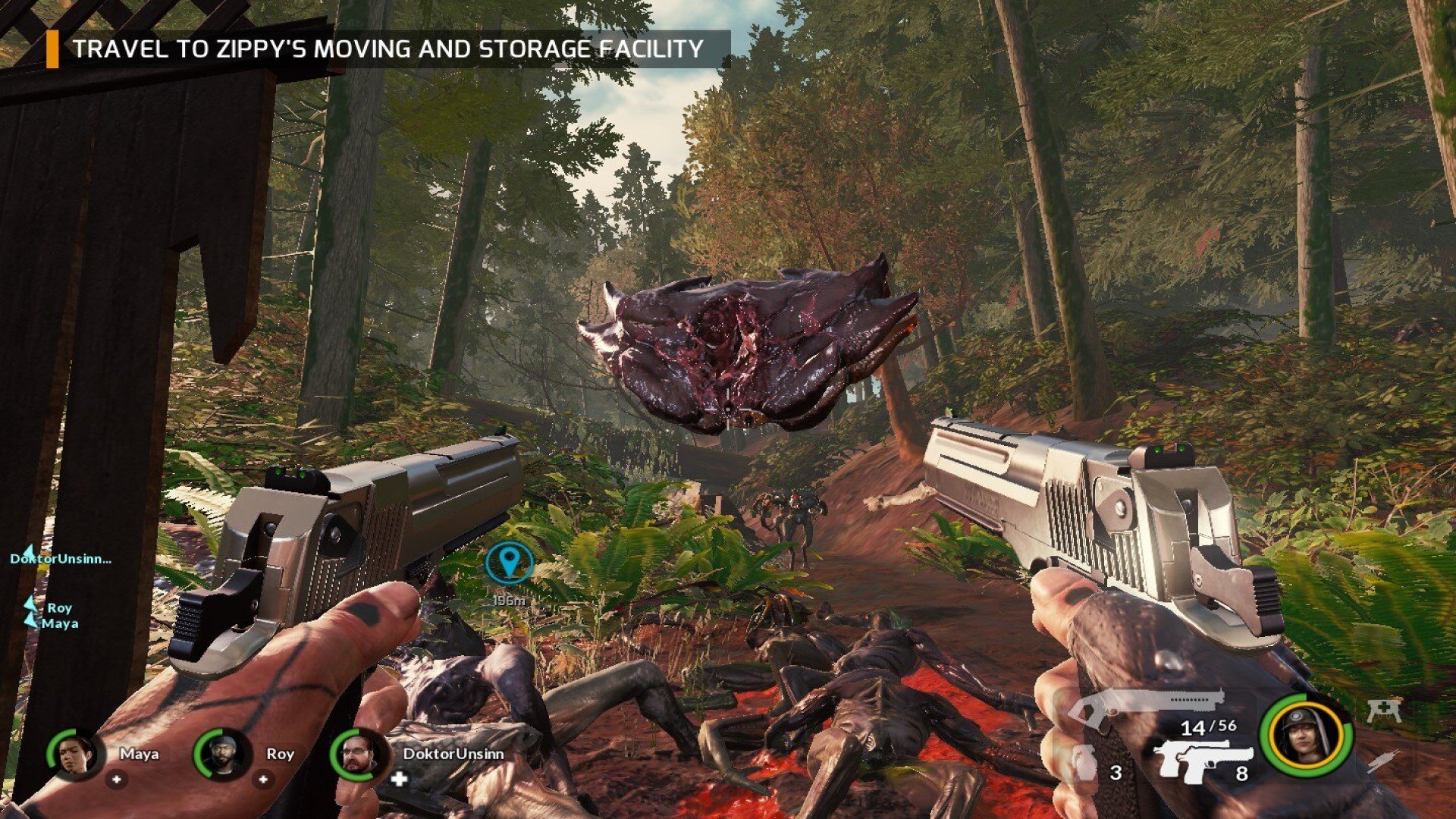
Task: Activate the medical turret ability icon
Action: click(x=1384, y=711)
